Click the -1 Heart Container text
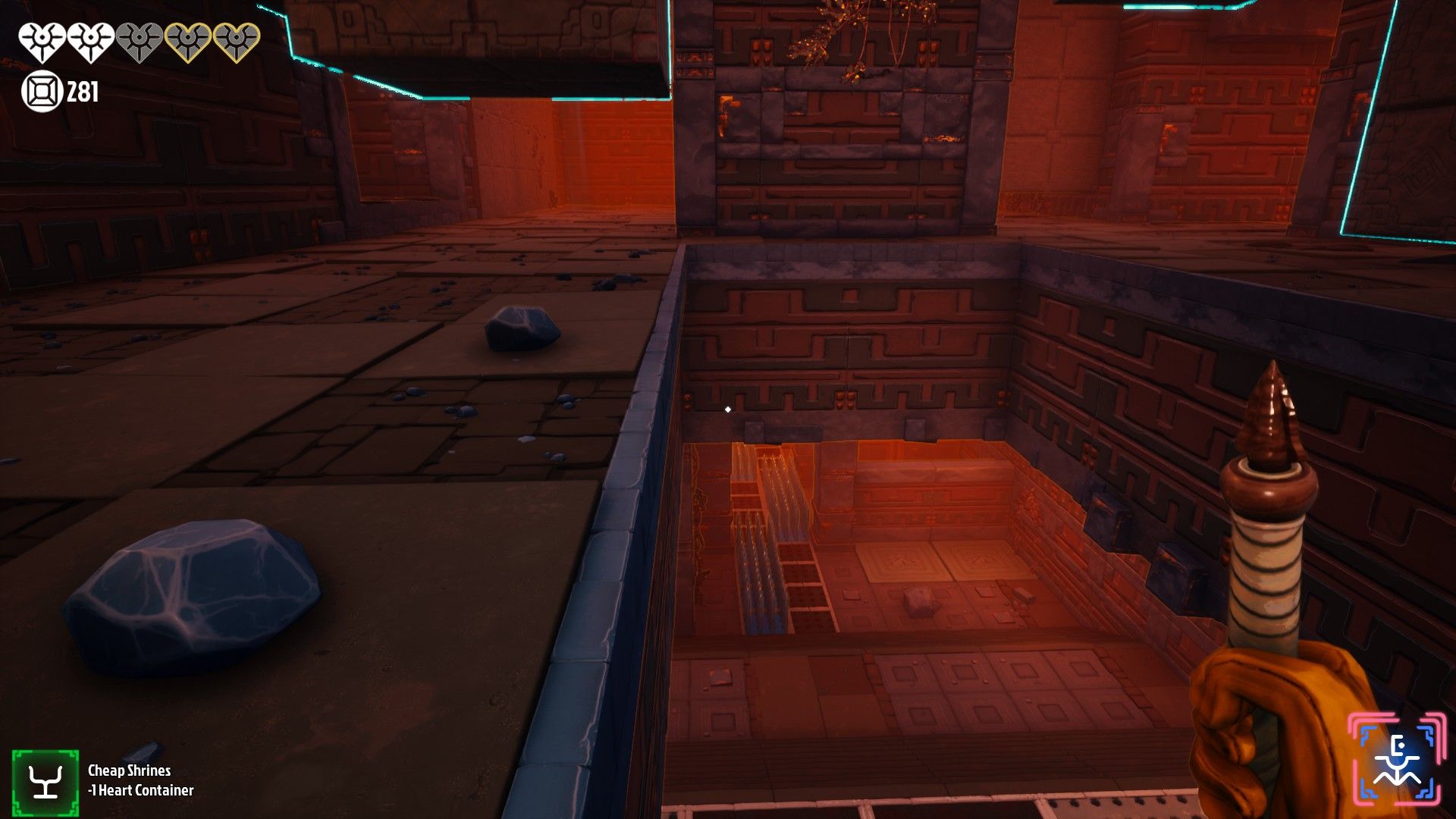The height and width of the screenshot is (819, 1456). (x=140, y=792)
